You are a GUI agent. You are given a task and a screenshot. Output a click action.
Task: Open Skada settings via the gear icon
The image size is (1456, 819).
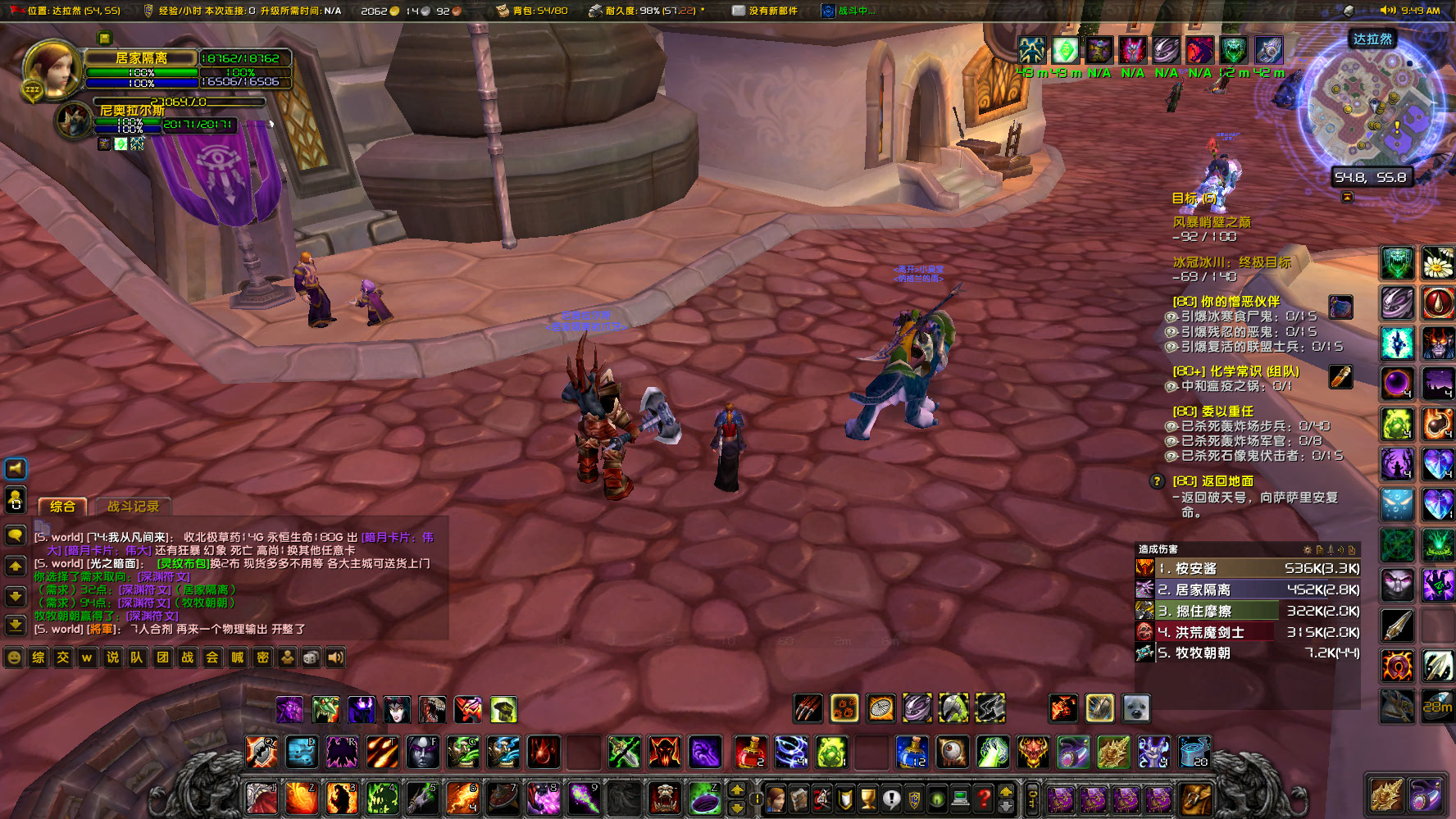tap(1307, 550)
